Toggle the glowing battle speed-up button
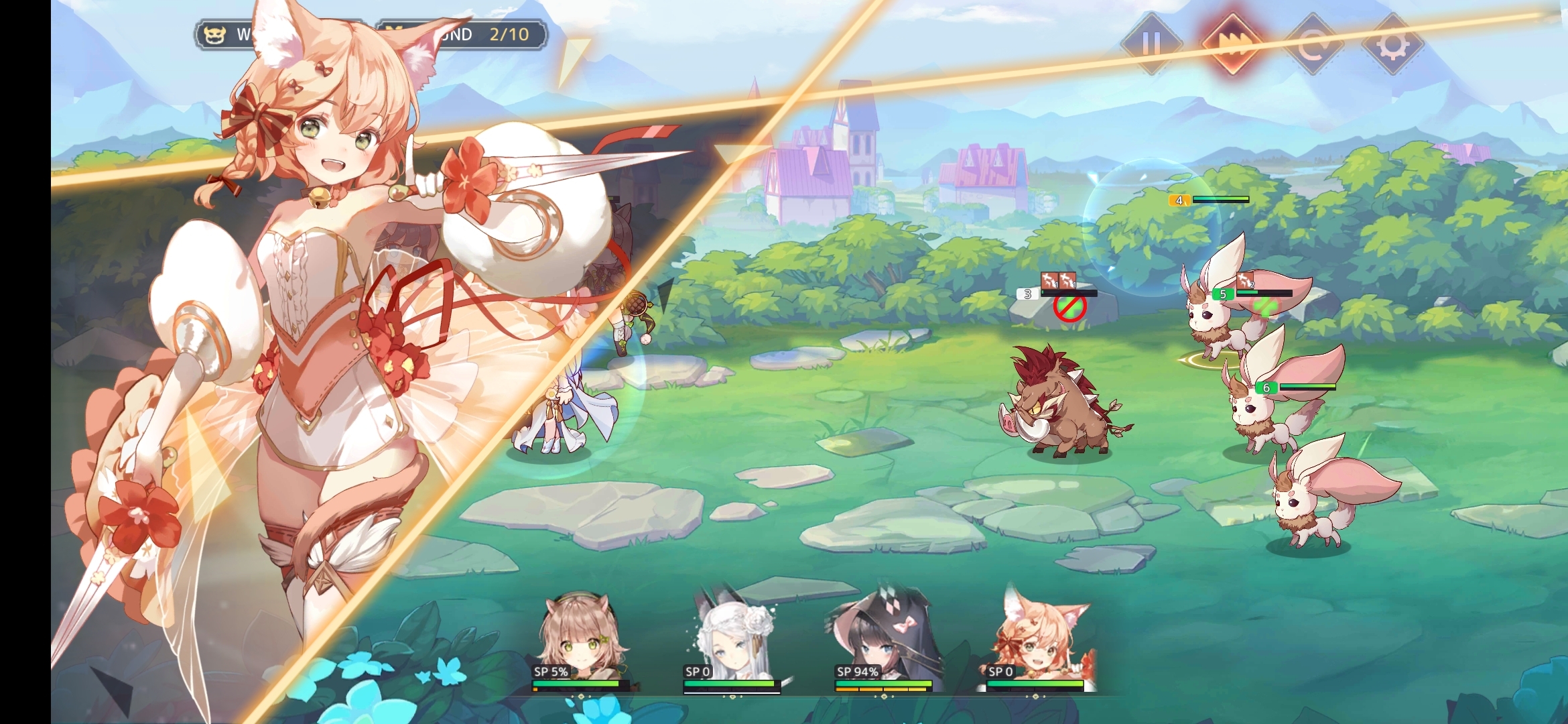Viewport: 1568px width, 724px height. [1232, 44]
